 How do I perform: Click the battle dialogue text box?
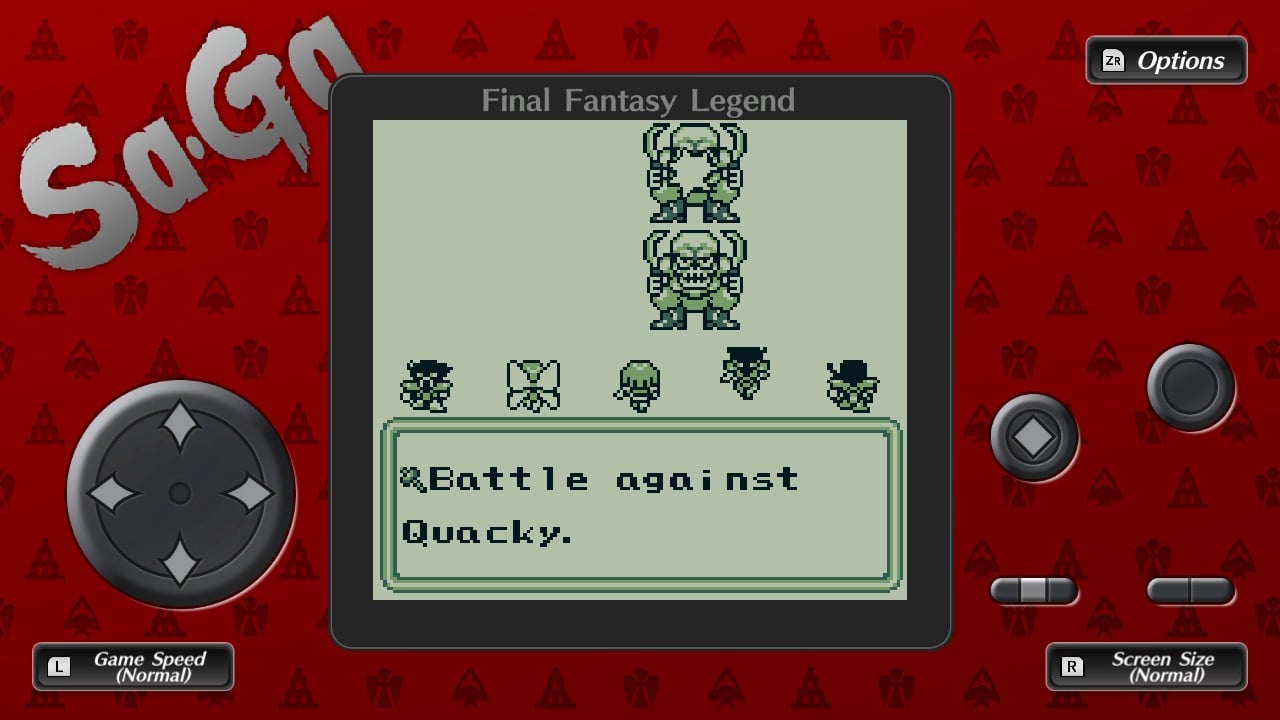click(640, 505)
